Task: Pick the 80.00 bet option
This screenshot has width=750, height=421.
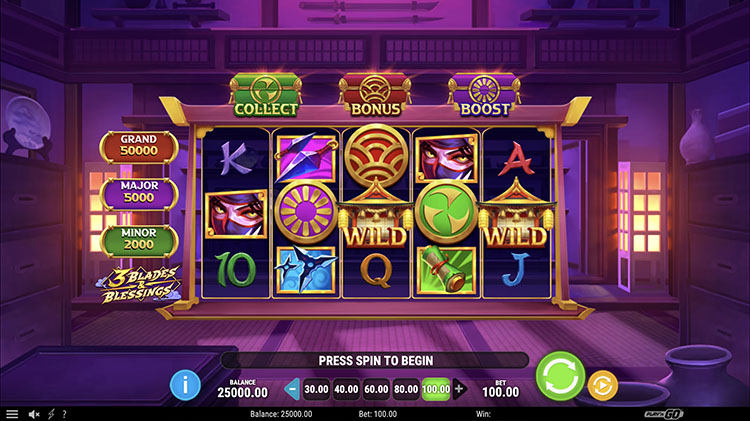Action: [x=407, y=389]
